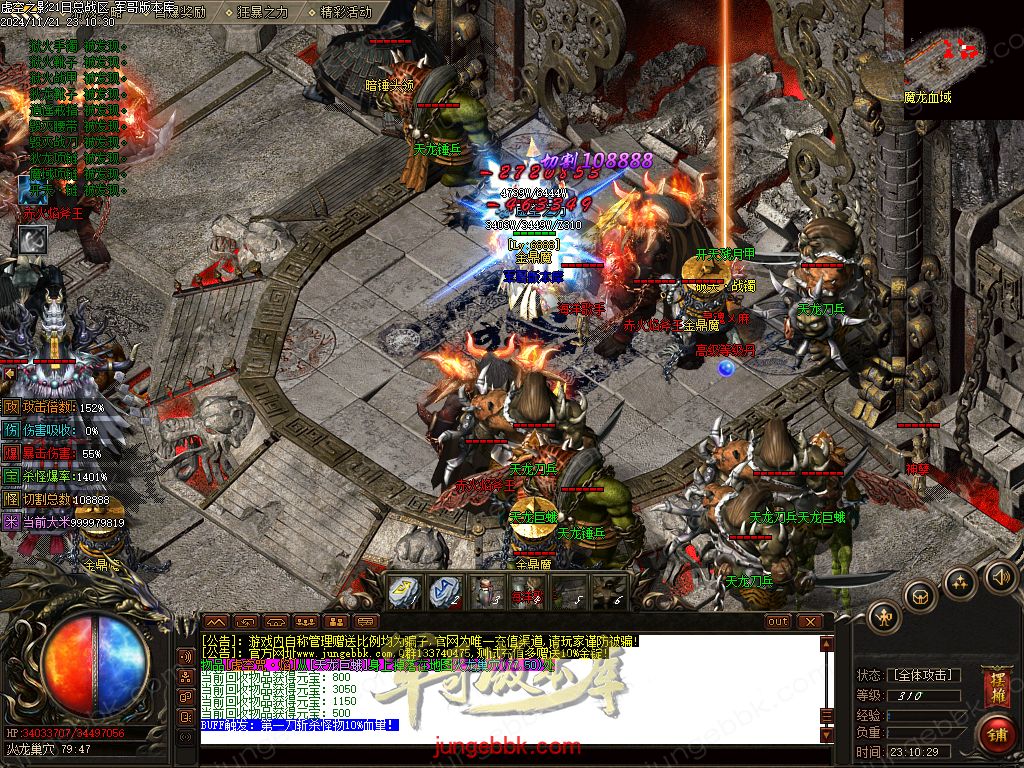Use the blue rune stone in hotbar slot 1
This screenshot has width=1024, height=768.
pos(403,592)
